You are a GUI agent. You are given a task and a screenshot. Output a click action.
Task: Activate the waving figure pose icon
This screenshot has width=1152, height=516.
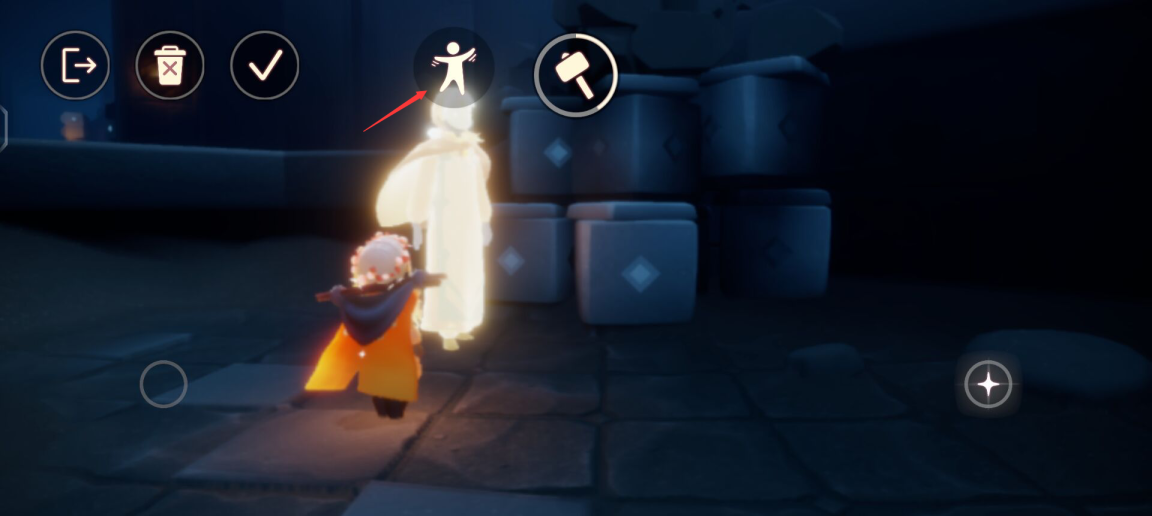point(454,67)
